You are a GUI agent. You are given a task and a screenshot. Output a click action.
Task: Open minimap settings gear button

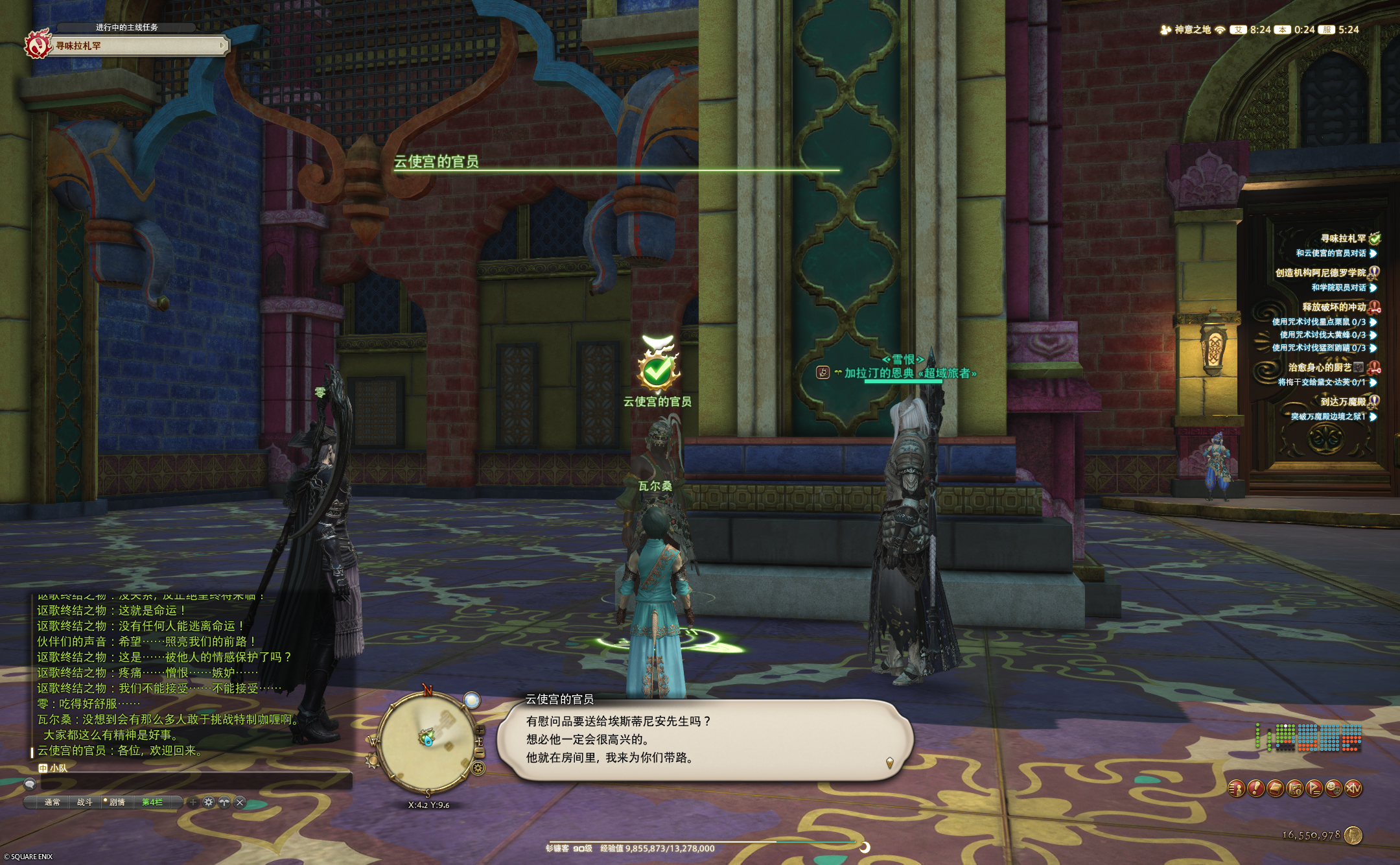478,769
